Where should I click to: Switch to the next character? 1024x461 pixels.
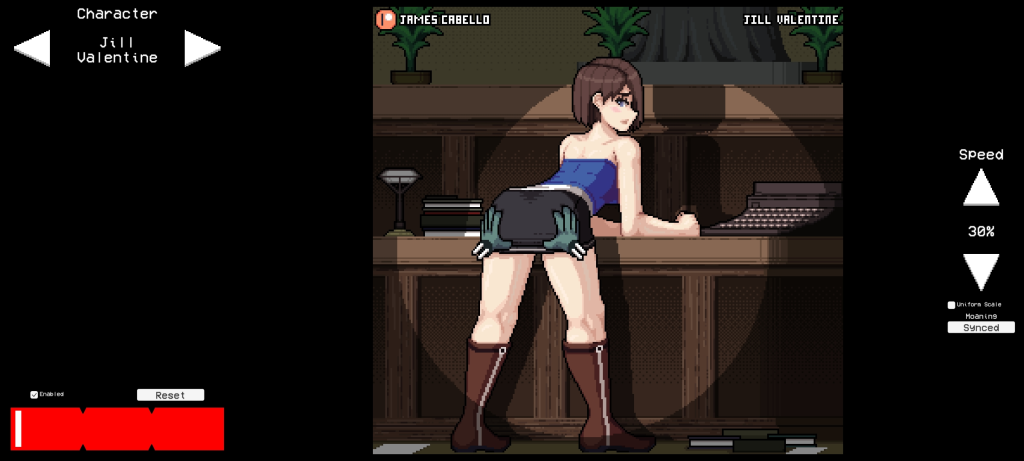tap(201, 48)
